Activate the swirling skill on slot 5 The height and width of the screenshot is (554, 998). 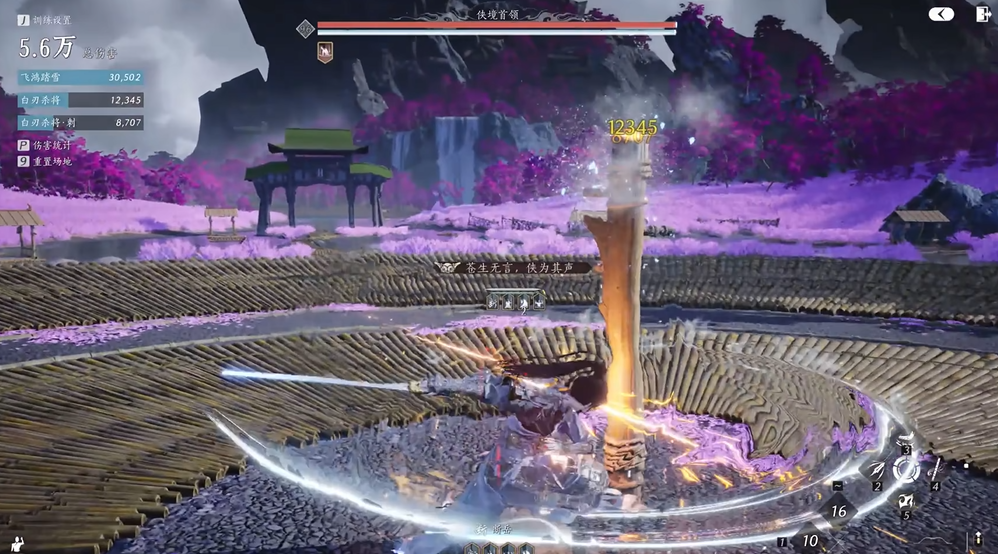click(907, 500)
